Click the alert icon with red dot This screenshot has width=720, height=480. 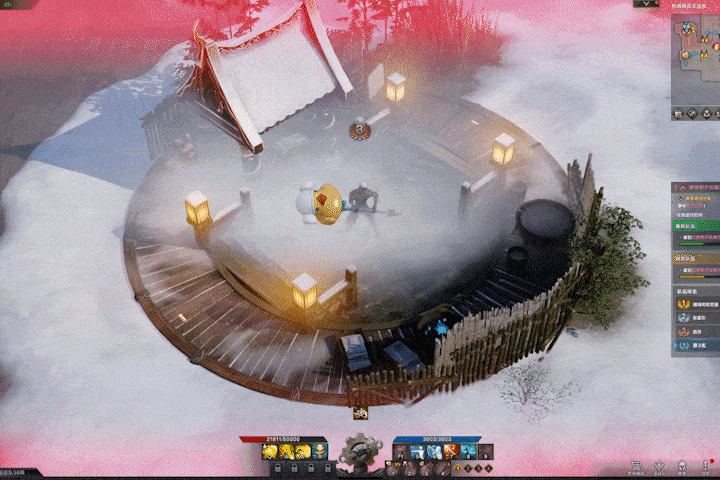click(705, 466)
